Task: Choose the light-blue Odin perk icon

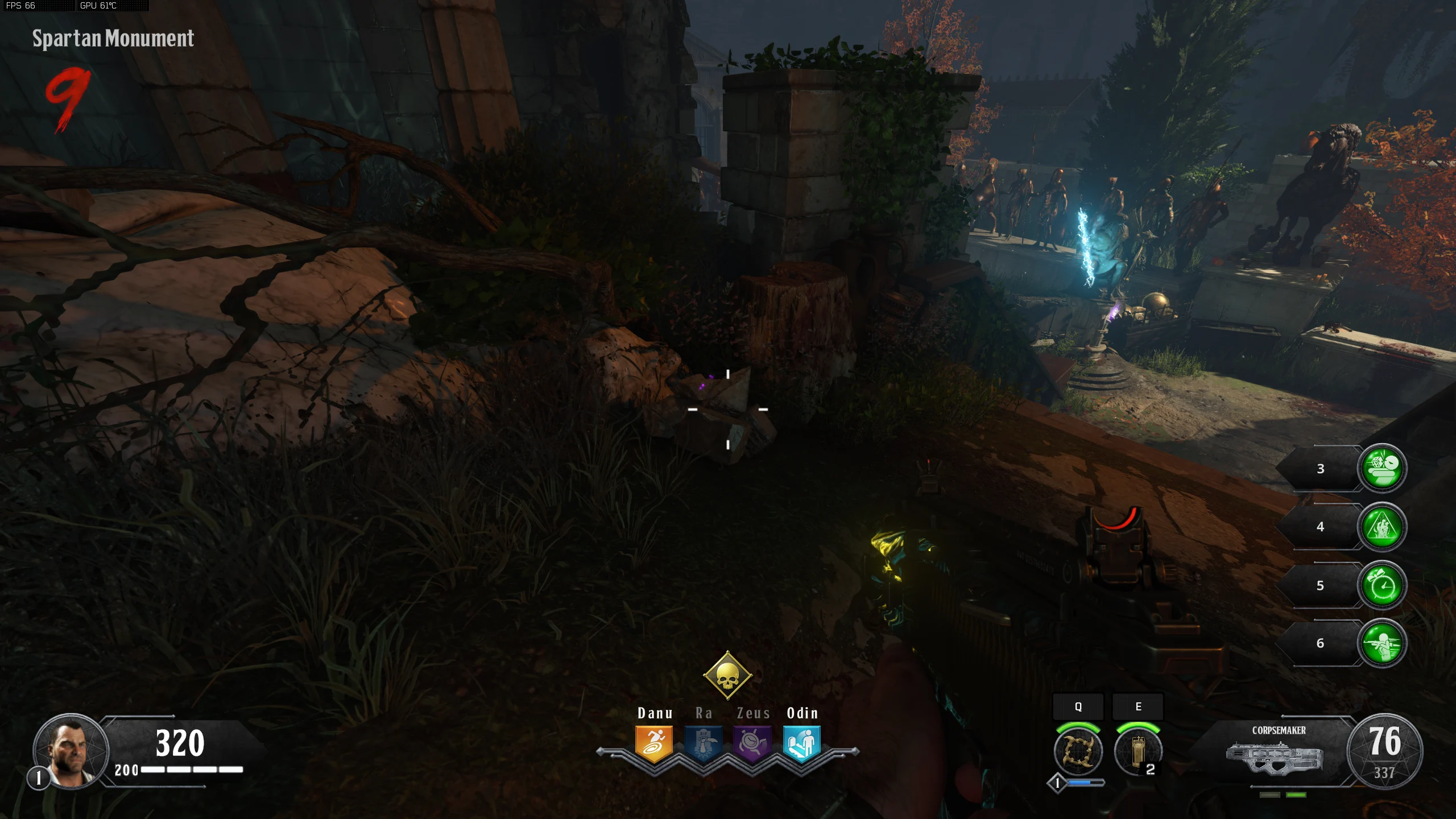Action: tap(801, 743)
